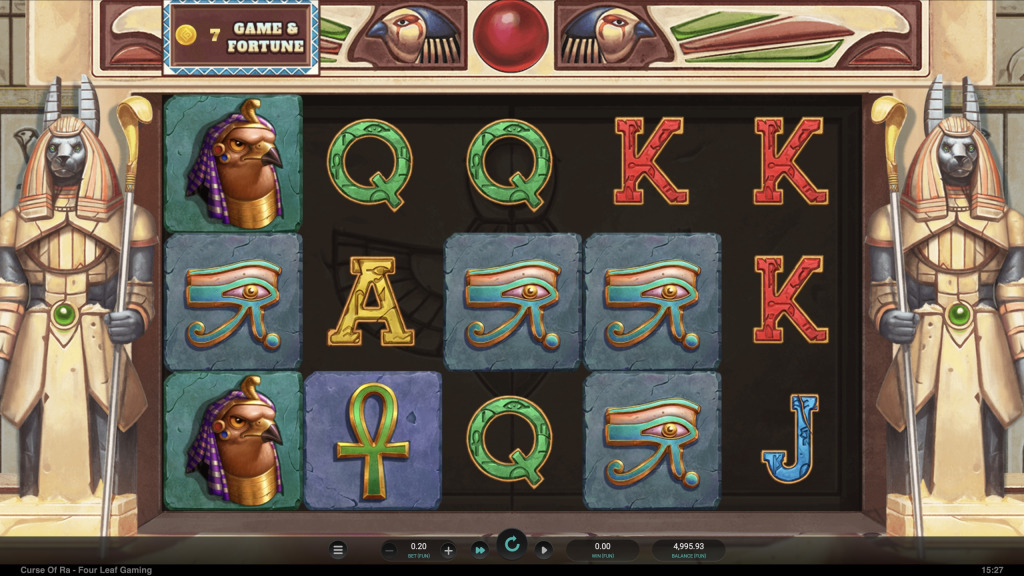Image resolution: width=1024 pixels, height=576 pixels.
Task: Increase the bet with the plus button
Action: [x=448, y=550]
